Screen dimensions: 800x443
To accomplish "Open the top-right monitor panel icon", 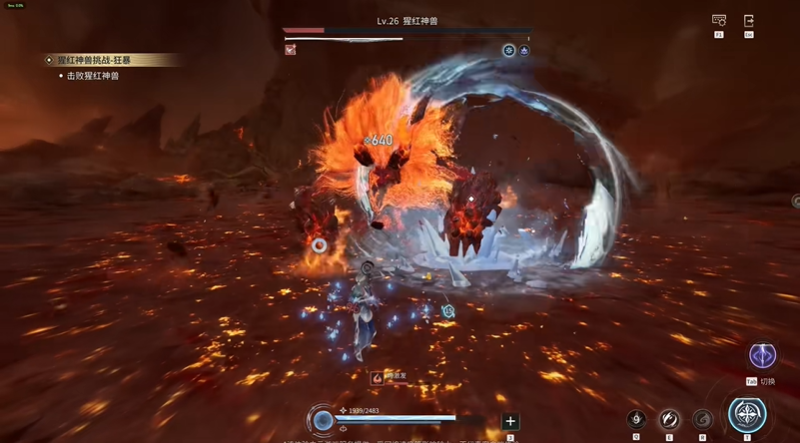I will point(718,21).
